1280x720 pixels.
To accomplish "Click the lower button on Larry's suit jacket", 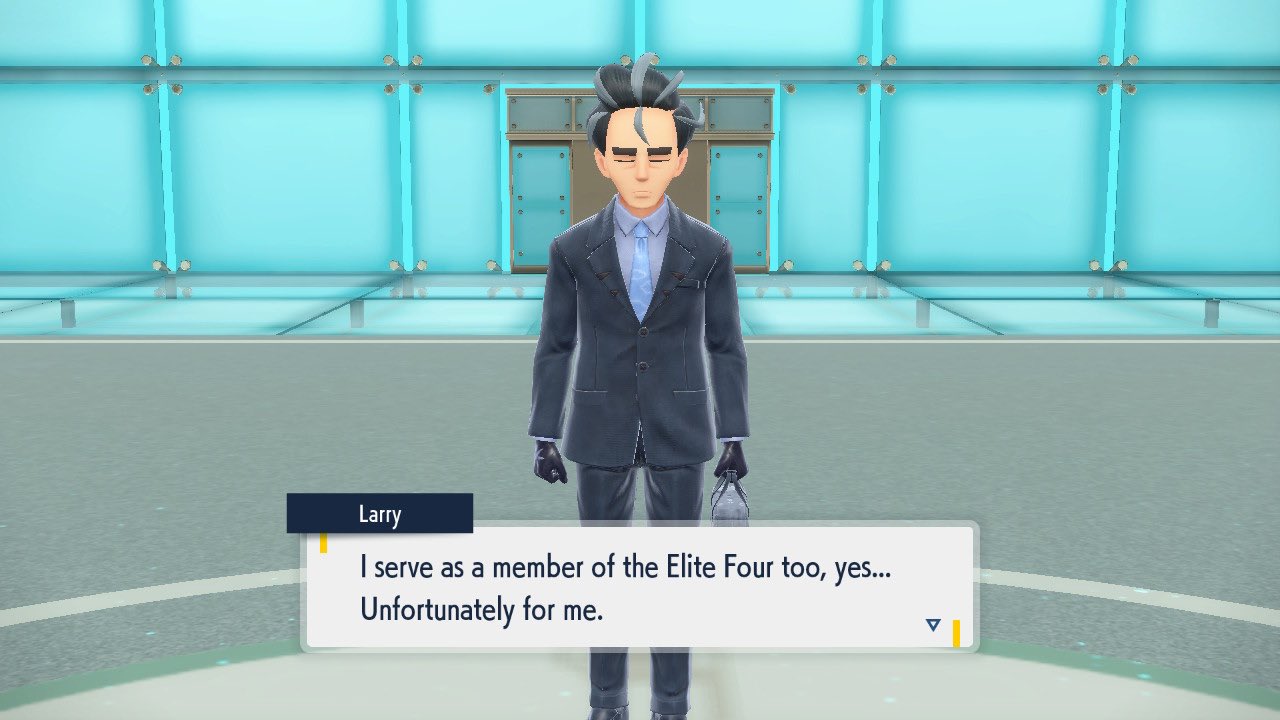I will (642, 367).
